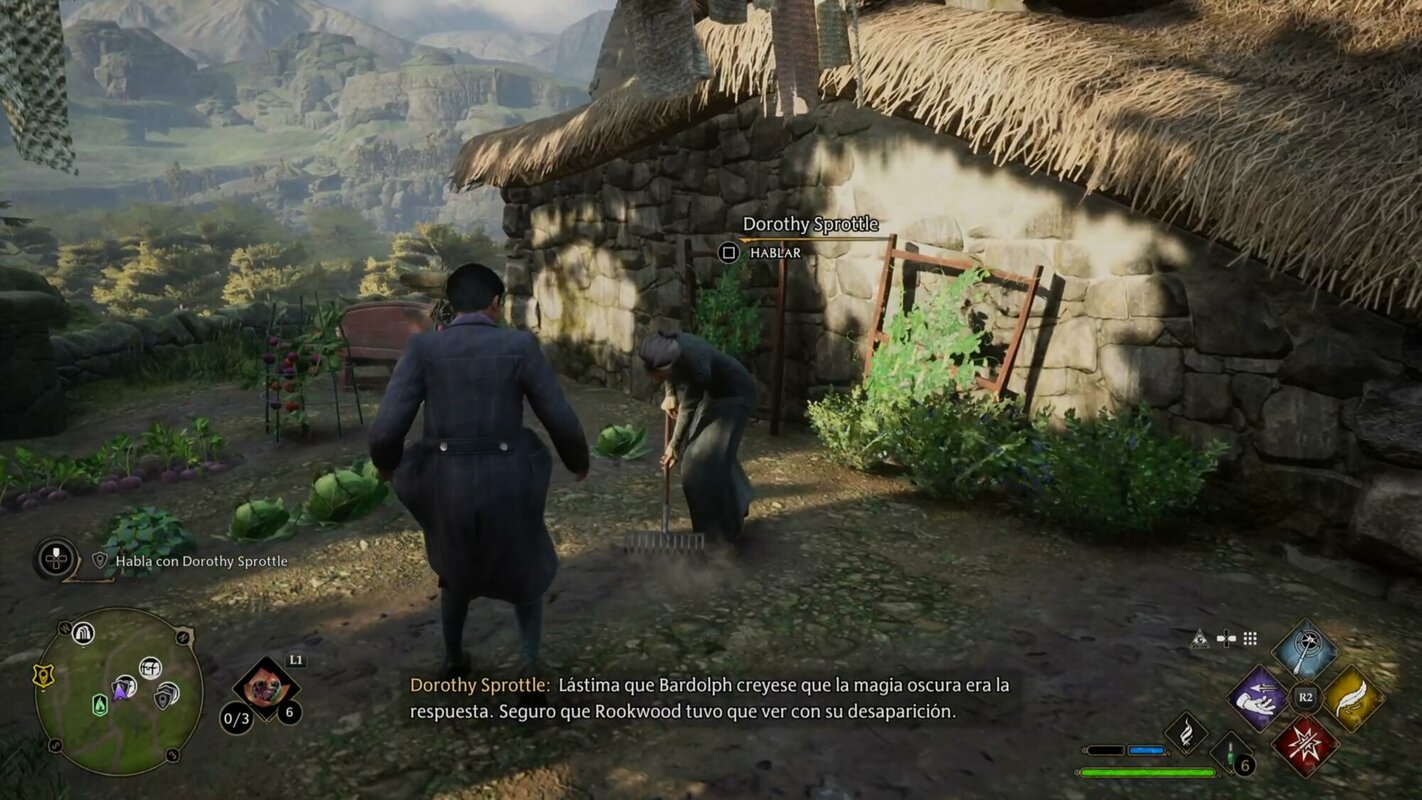Click the shield vault marker on the minimap
The image size is (1422, 800).
pyautogui.click(x=164, y=700)
